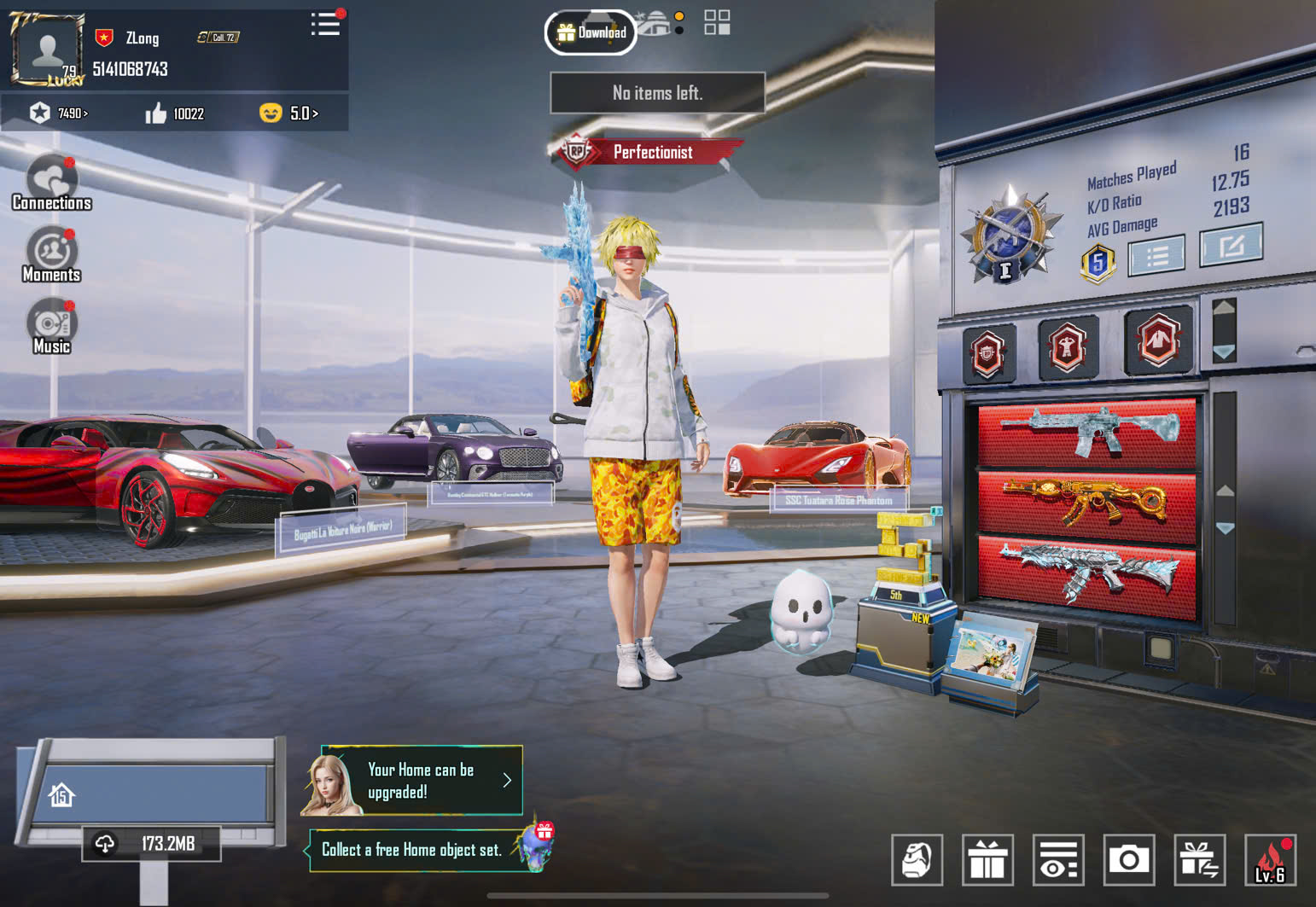Tap the Download gift button

click(591, 32)
